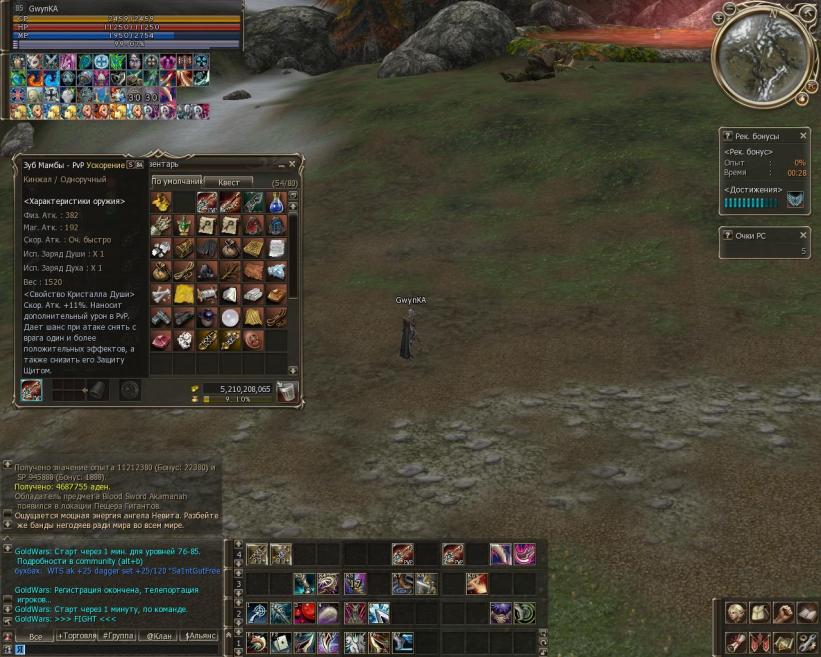Click the inventory trash can button
Image resolution: width=821 pixels, height=657 pixels.
click(x=287, y=391)
